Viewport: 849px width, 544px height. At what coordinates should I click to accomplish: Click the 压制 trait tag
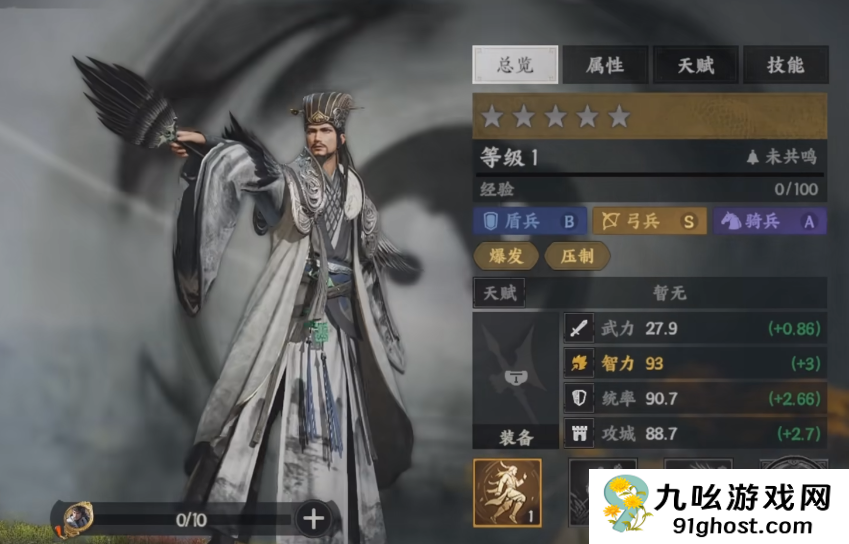(x=577, y=256)
